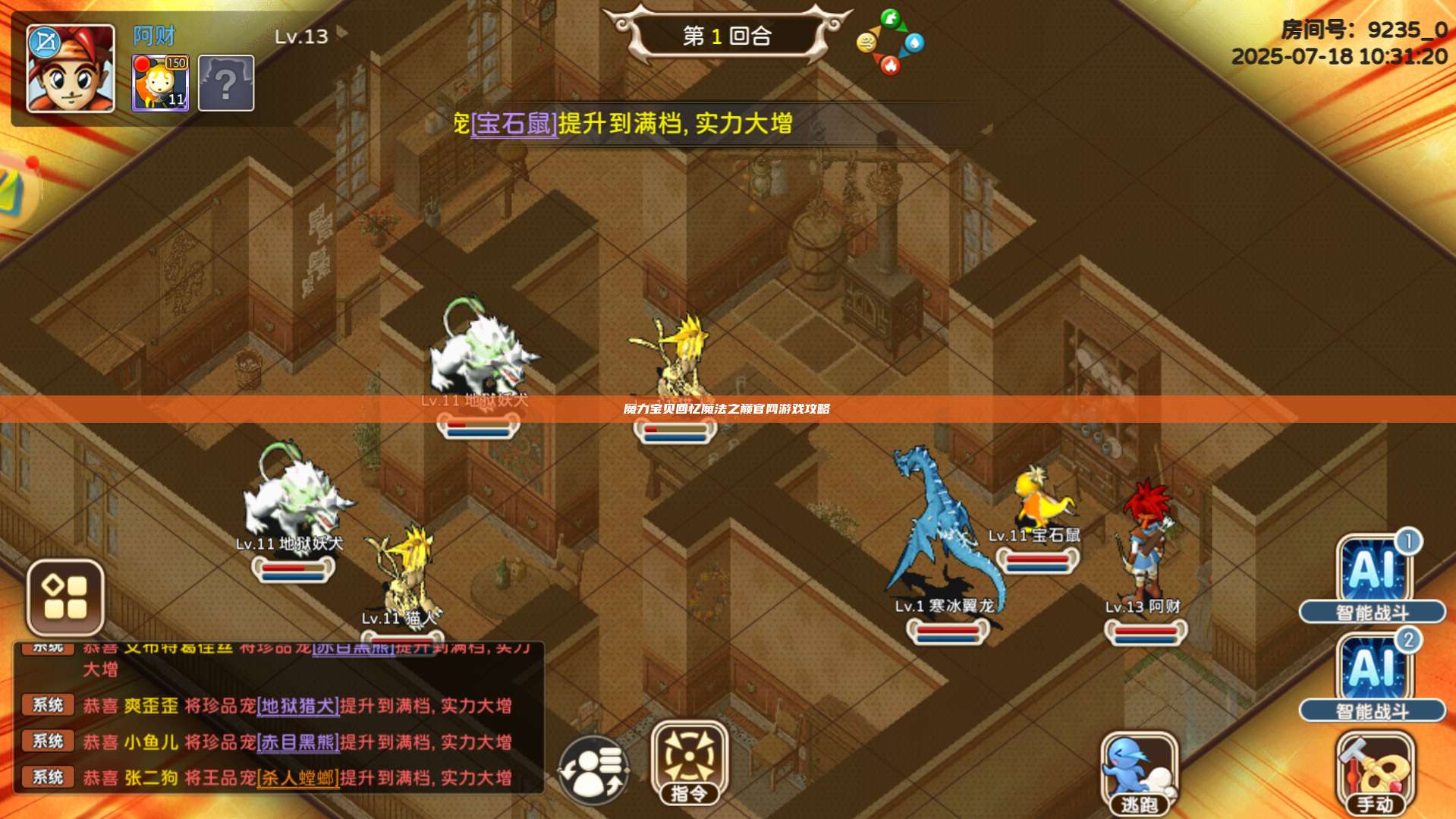Toggle the empty ? pet slot

pyautogui.click(x=225, y=82)
